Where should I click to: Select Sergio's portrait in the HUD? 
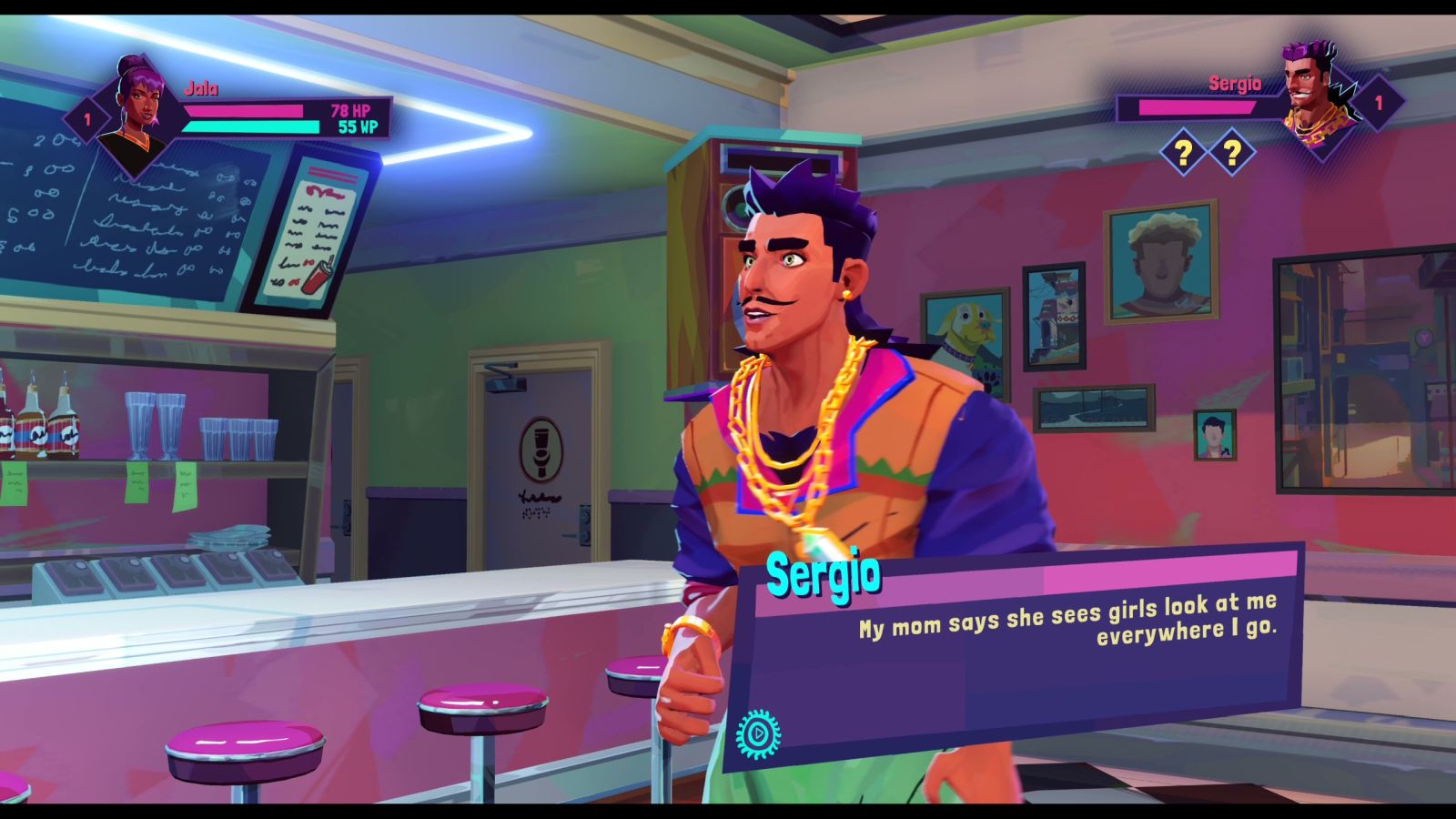pyautogui.click(x=1316, y=102)
